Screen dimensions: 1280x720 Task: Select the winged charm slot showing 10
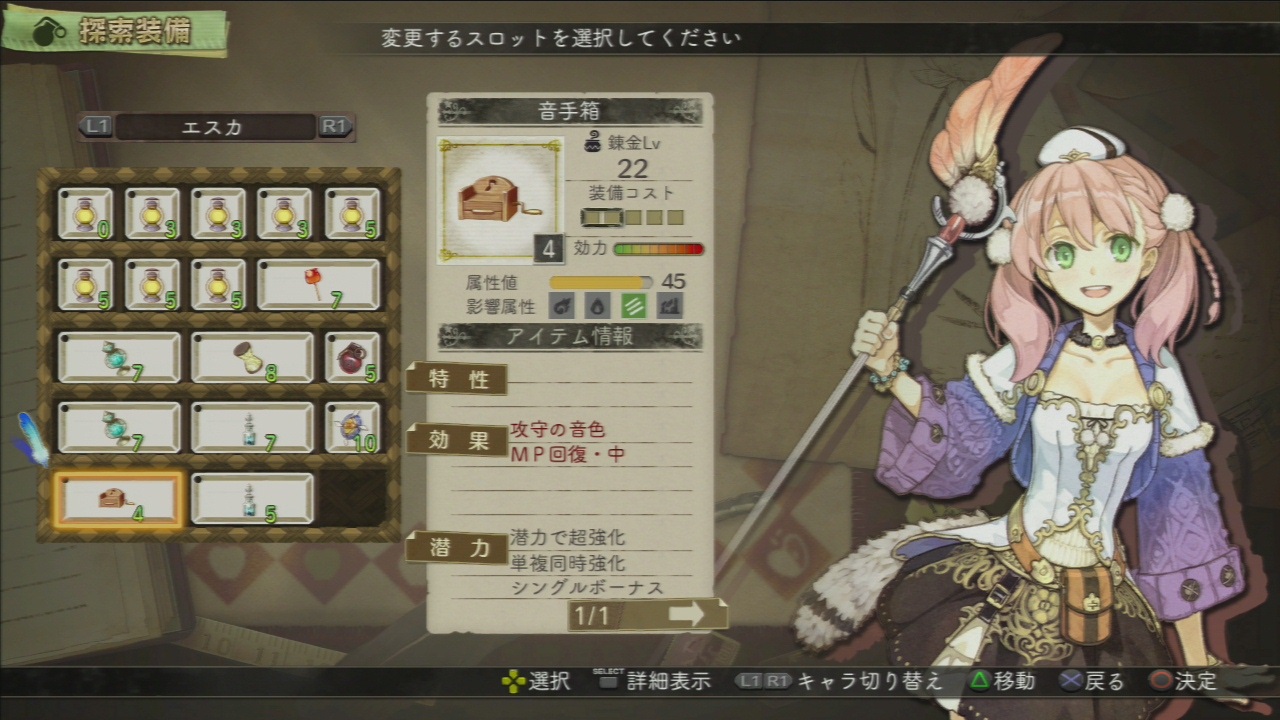click(353, 428)
